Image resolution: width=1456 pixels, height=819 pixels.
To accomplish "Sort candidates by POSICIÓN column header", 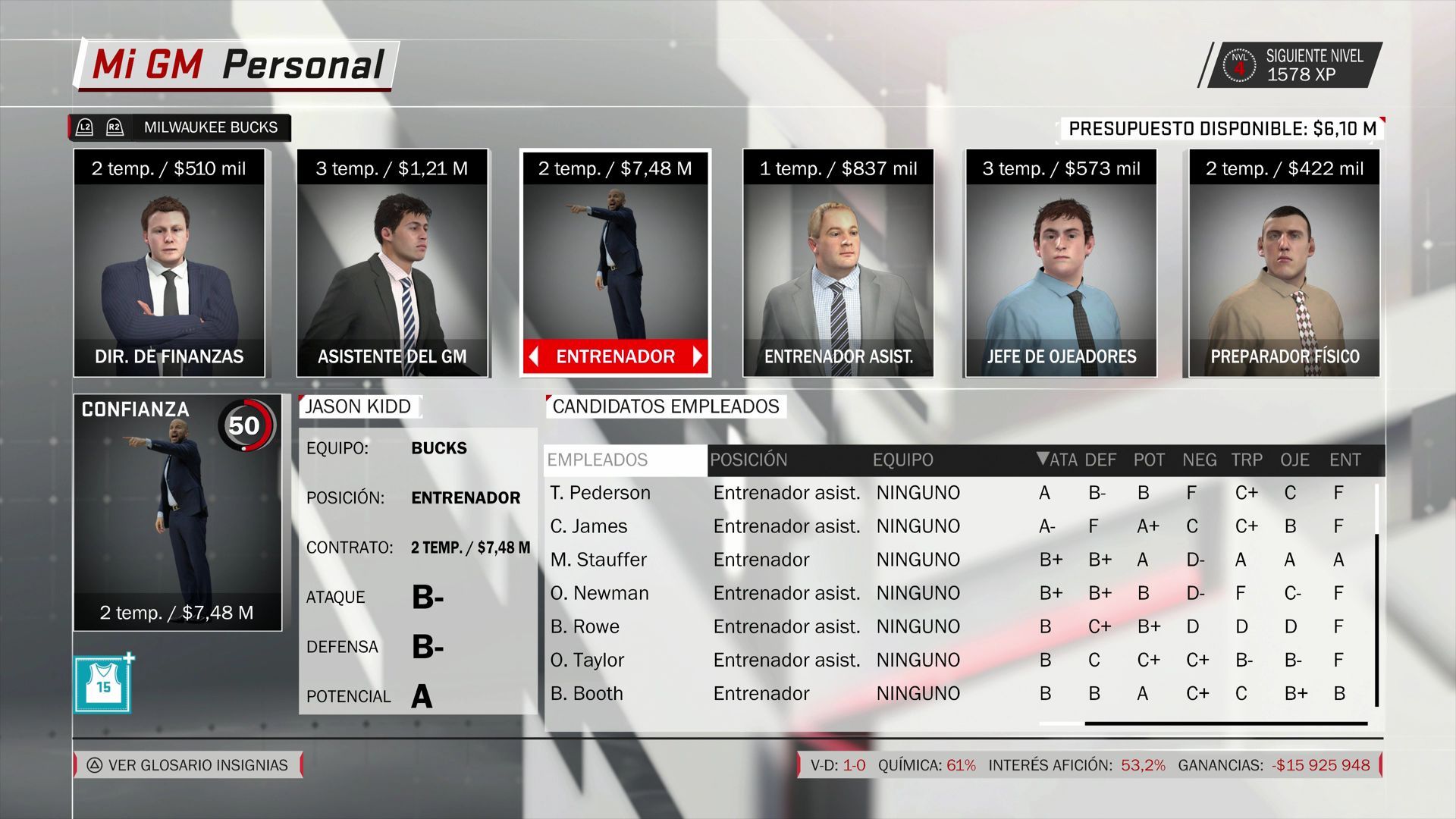I will click(x=748, y=460).
